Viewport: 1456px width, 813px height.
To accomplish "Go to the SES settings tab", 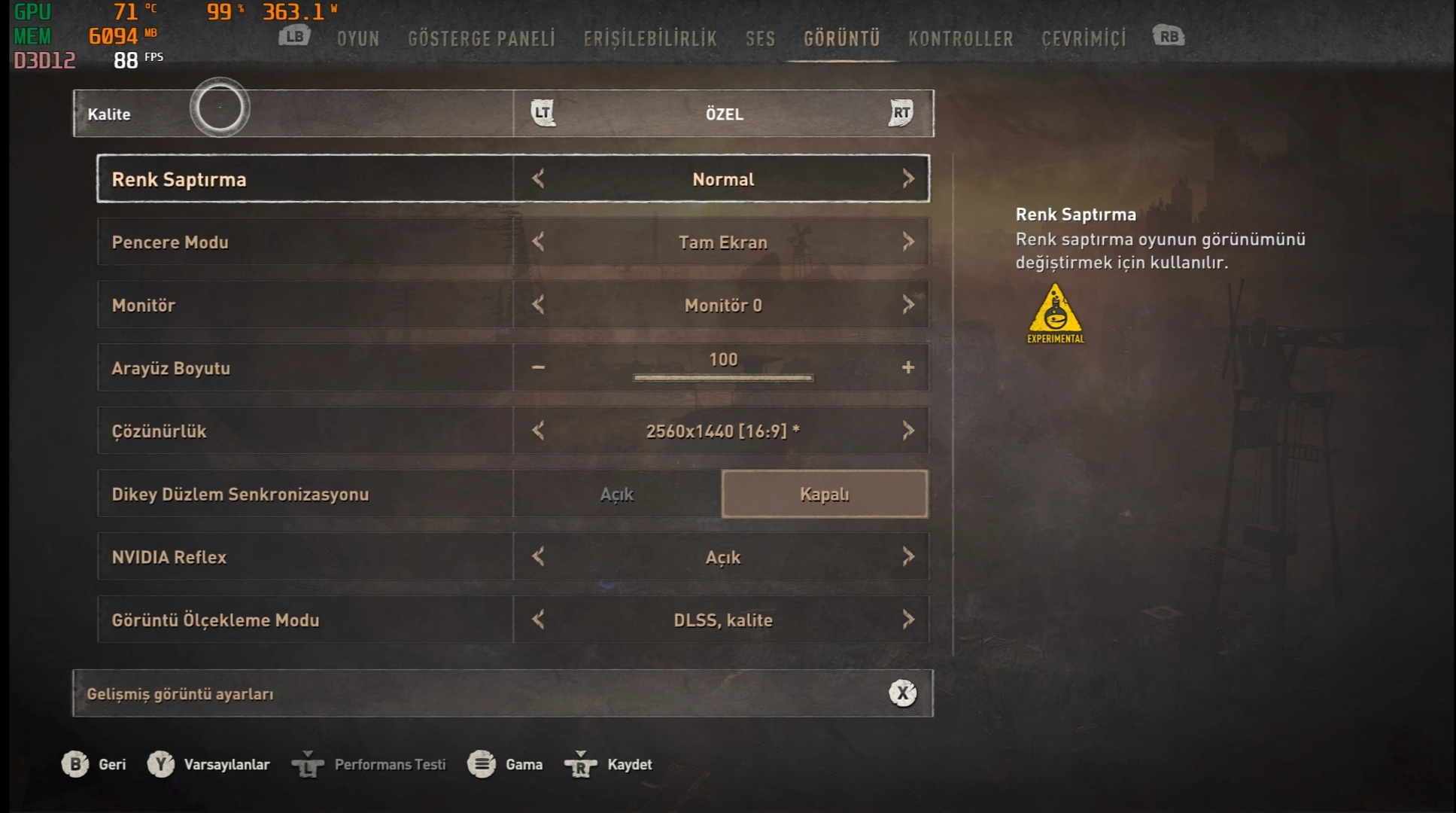I will click(760, 38).
